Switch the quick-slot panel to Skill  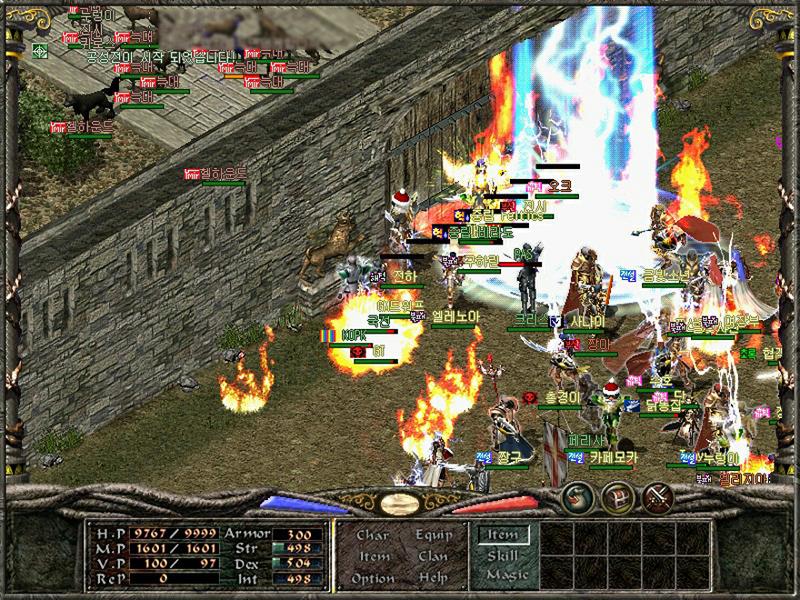click(x=501, y=555)
